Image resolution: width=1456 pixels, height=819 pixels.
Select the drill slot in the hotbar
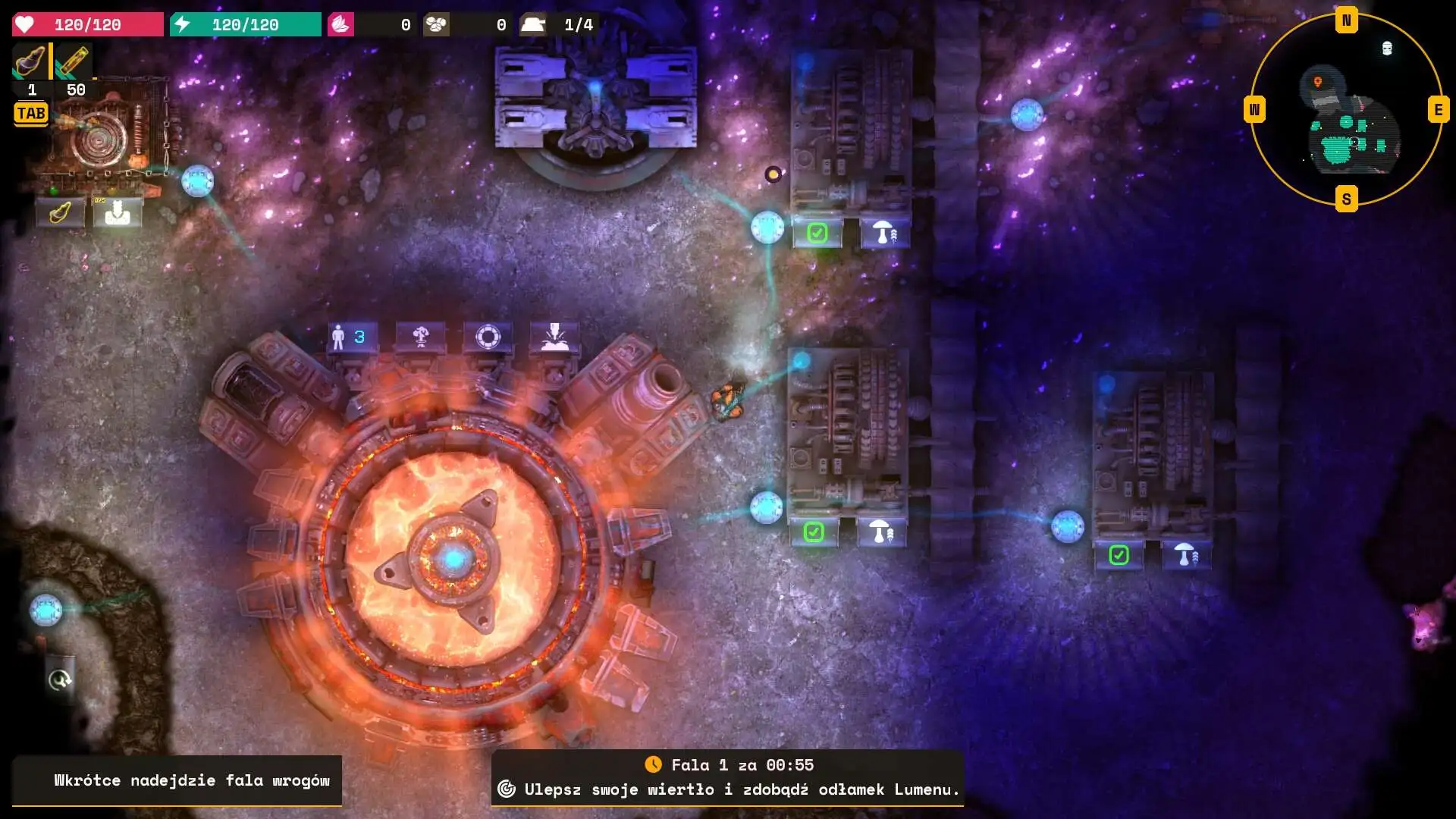pyautogui.click(x=30, y=62)
